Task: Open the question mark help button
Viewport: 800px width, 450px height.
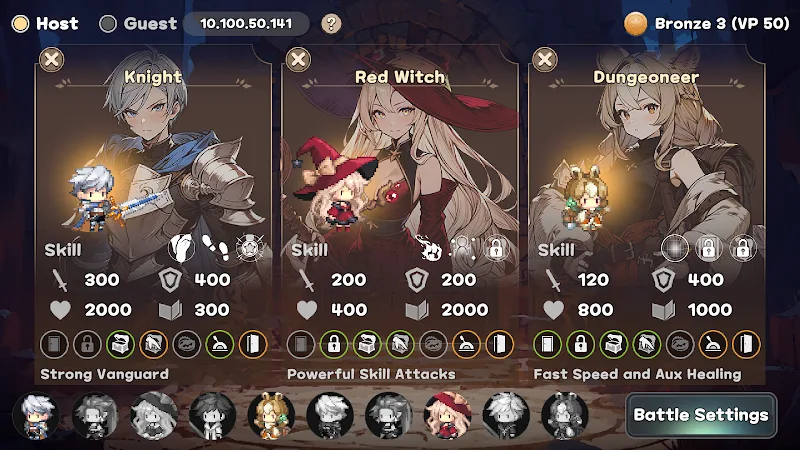Action: [331, 23]
